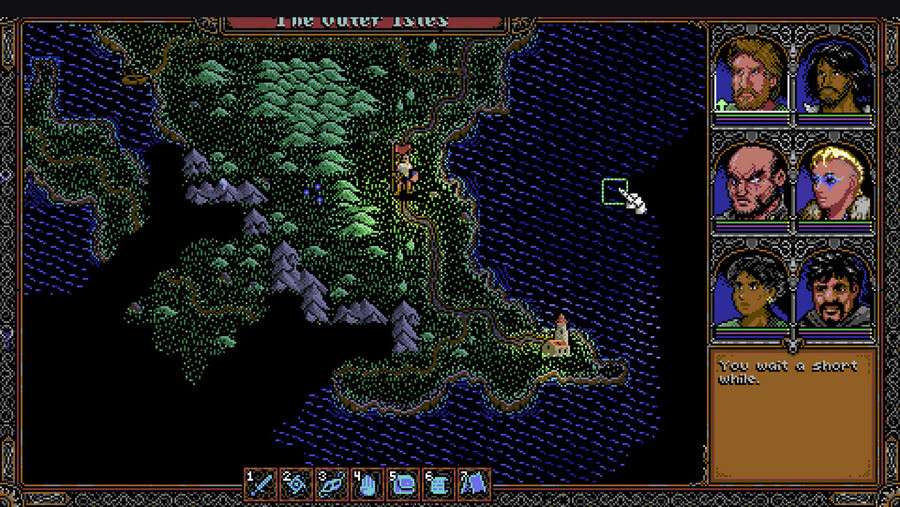The image size is (900, 507).
Task: Open the scroll icon numbered 6
Action: click(437, 485)
